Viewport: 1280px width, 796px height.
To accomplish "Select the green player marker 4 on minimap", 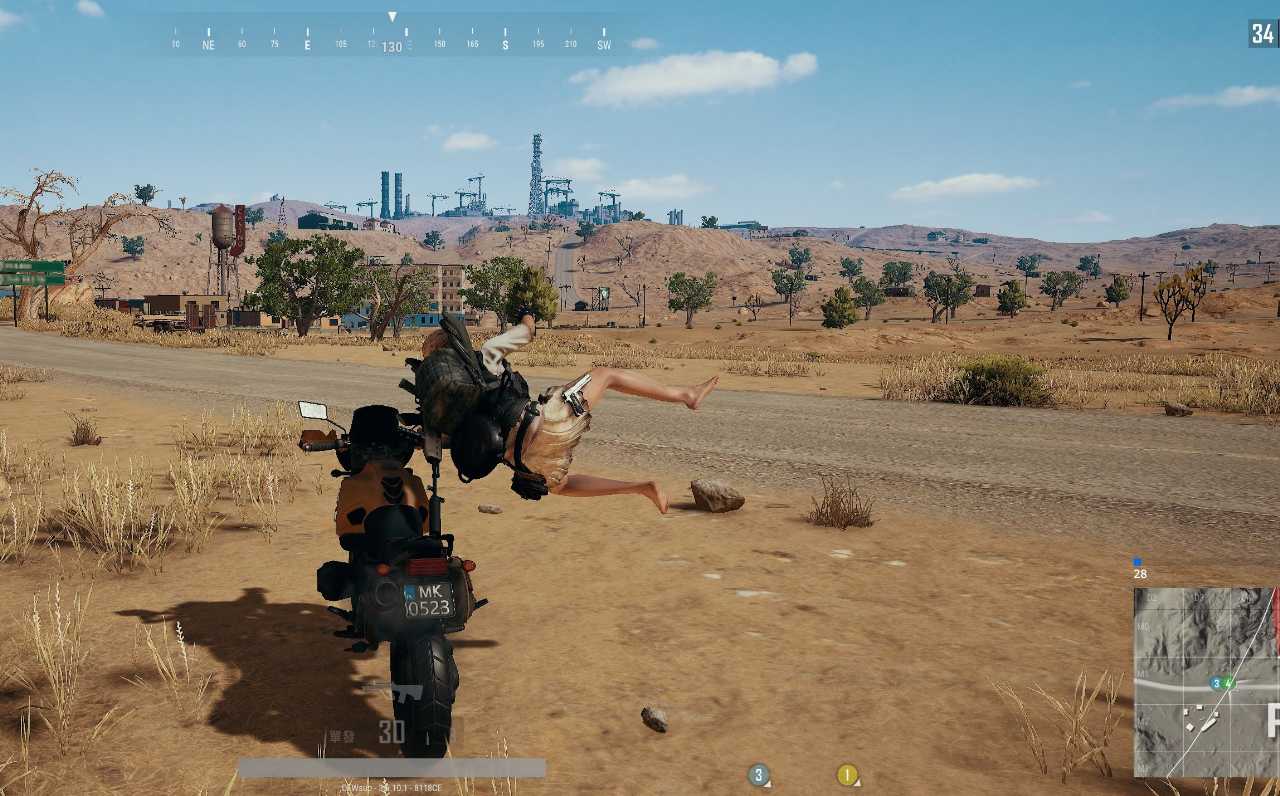I will (x=1228, y=682).
